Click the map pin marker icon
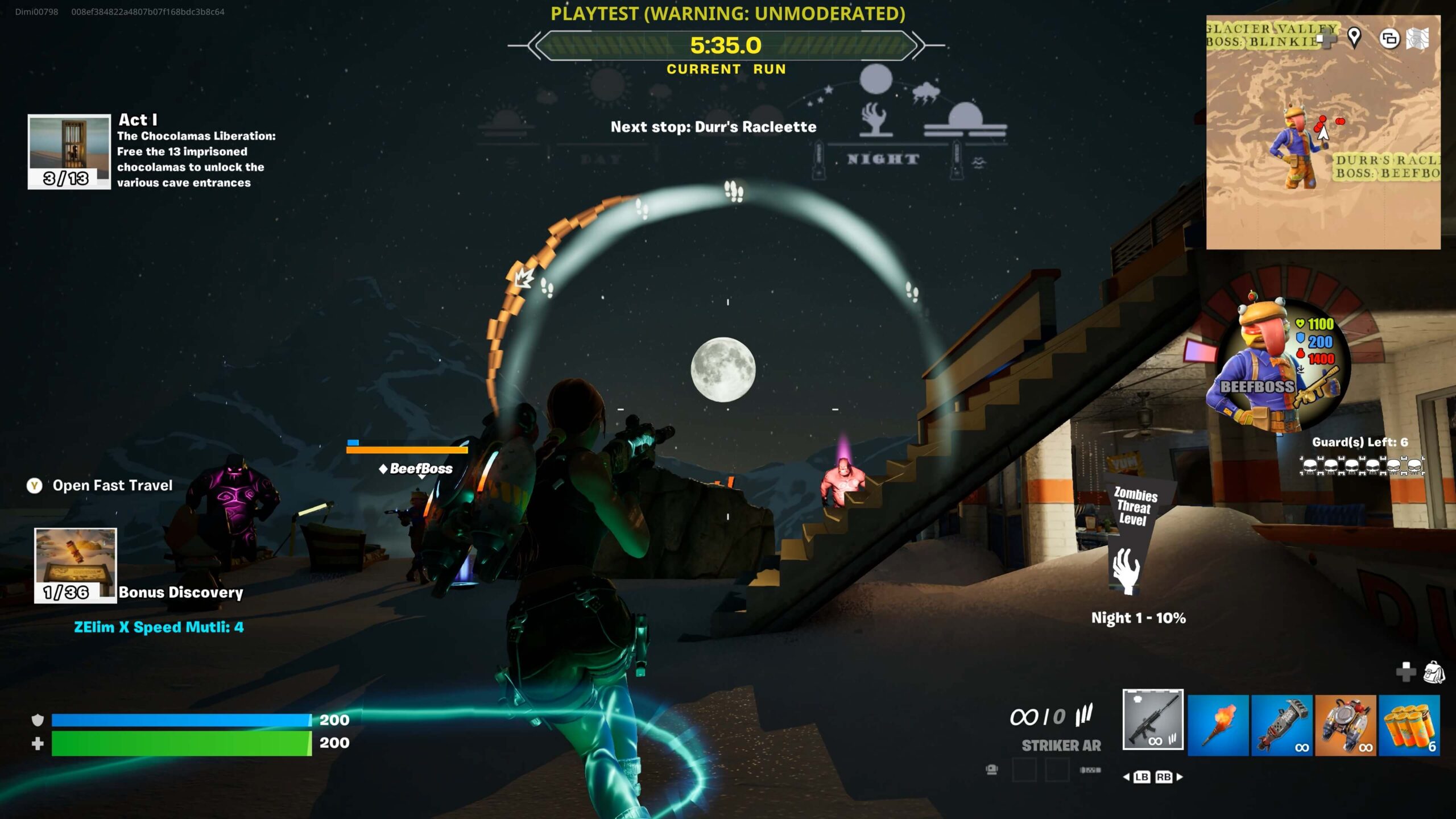The width and height of the screenshot is (1456, 819). coord(1354,38)
